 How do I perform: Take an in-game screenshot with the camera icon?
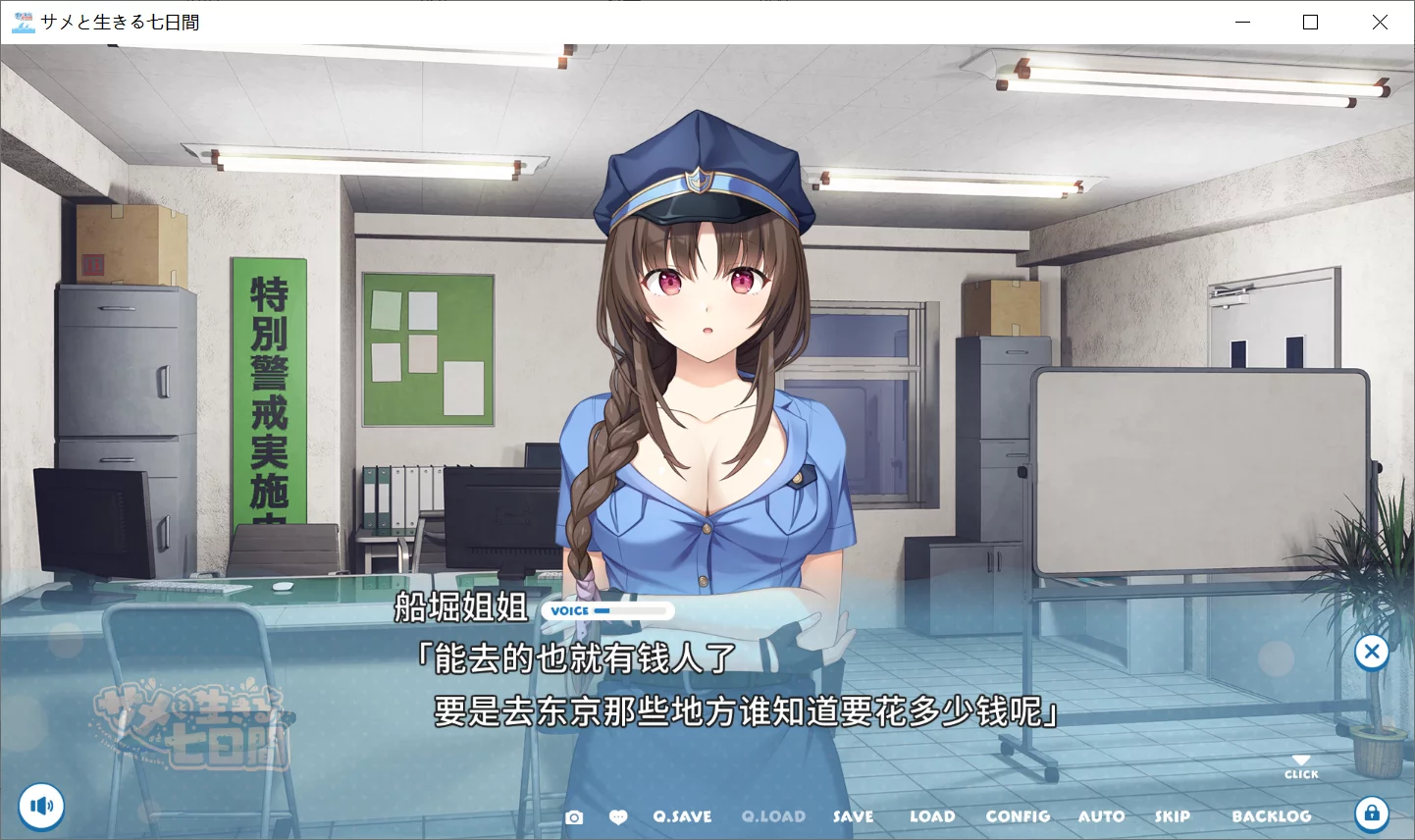(x=574, y=815)
